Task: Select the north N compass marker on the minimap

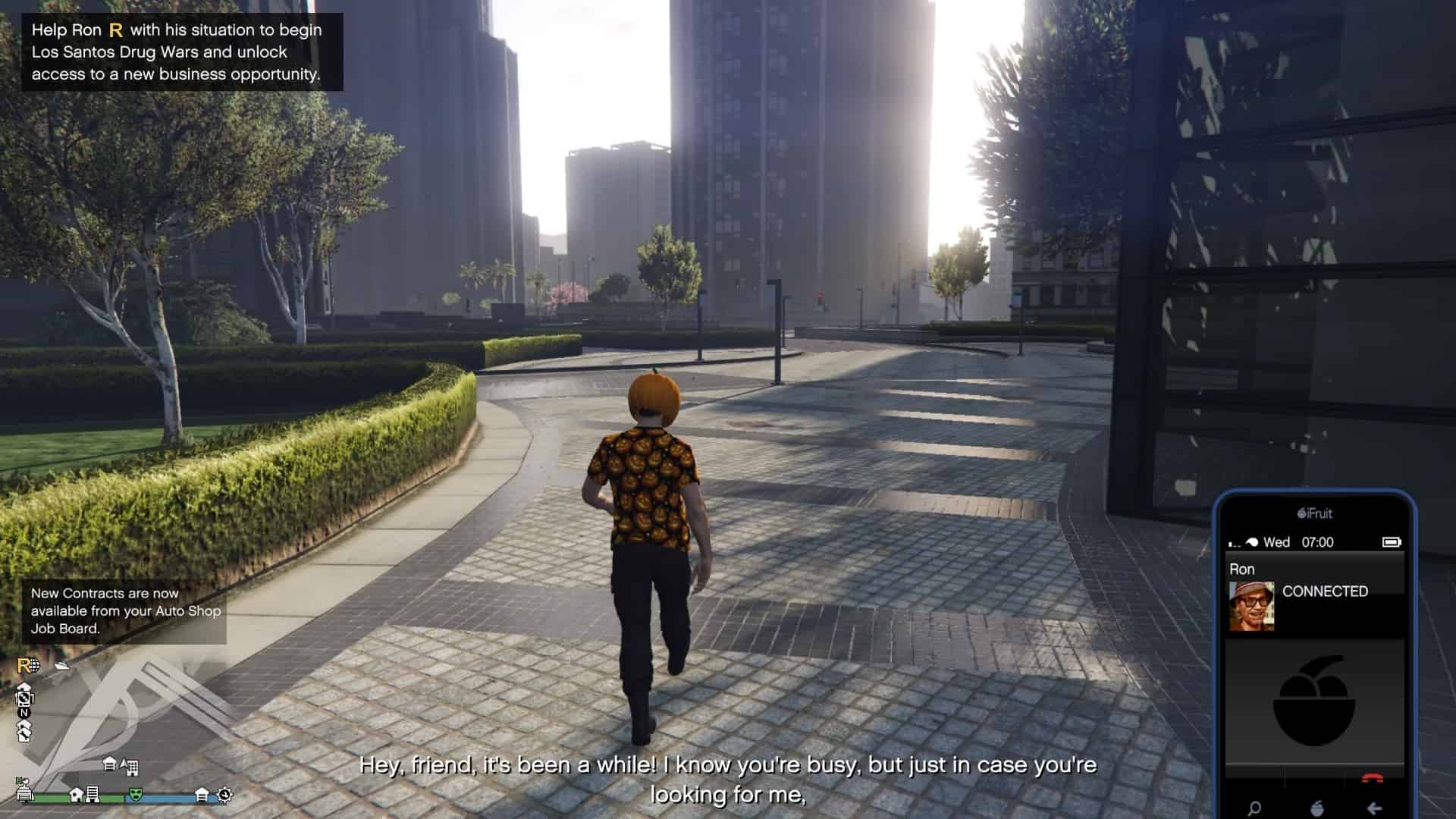Action: click(x=24, y=713)
